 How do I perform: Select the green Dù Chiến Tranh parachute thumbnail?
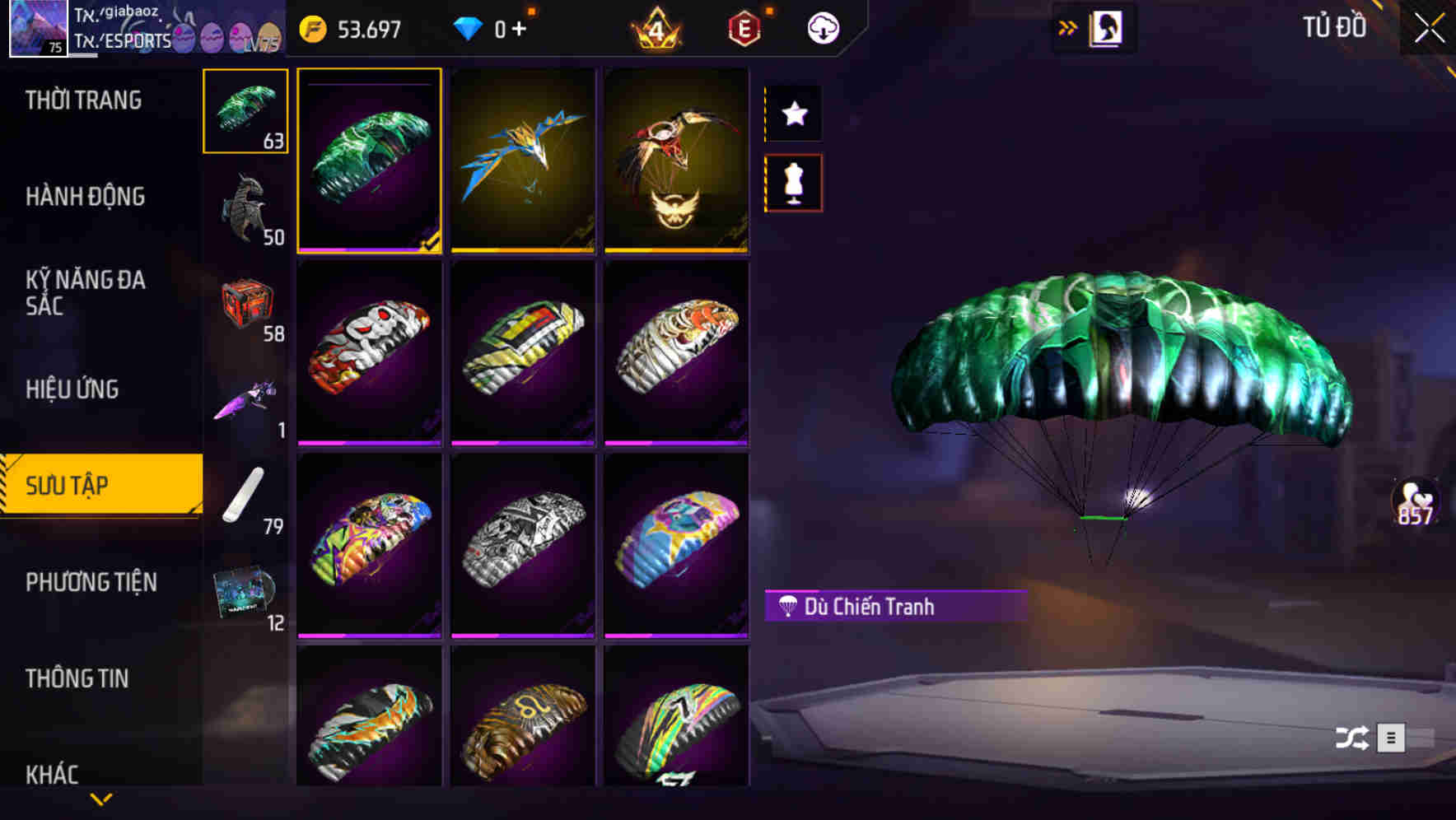point(370,162)
